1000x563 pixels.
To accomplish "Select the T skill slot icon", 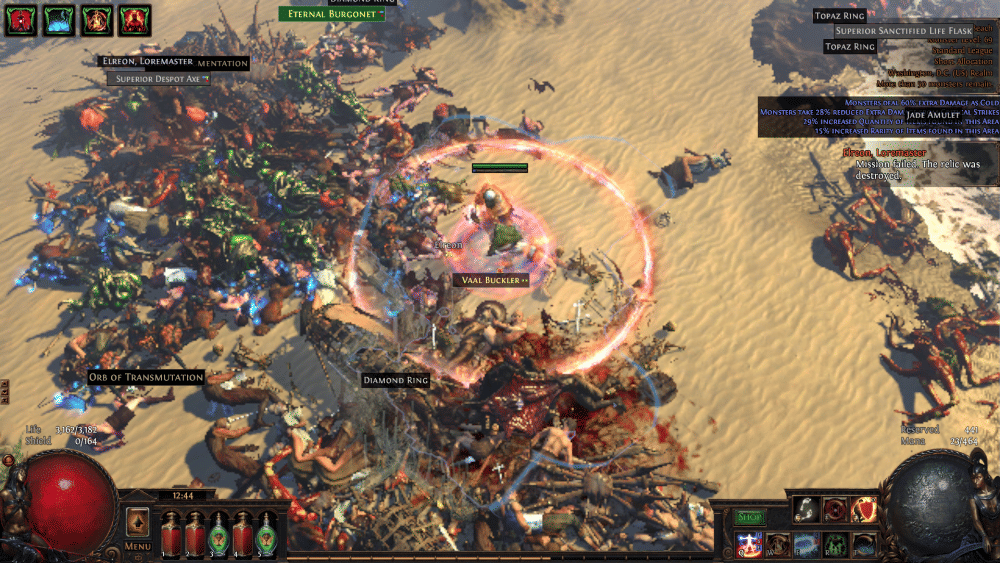I will coord(864,544).
